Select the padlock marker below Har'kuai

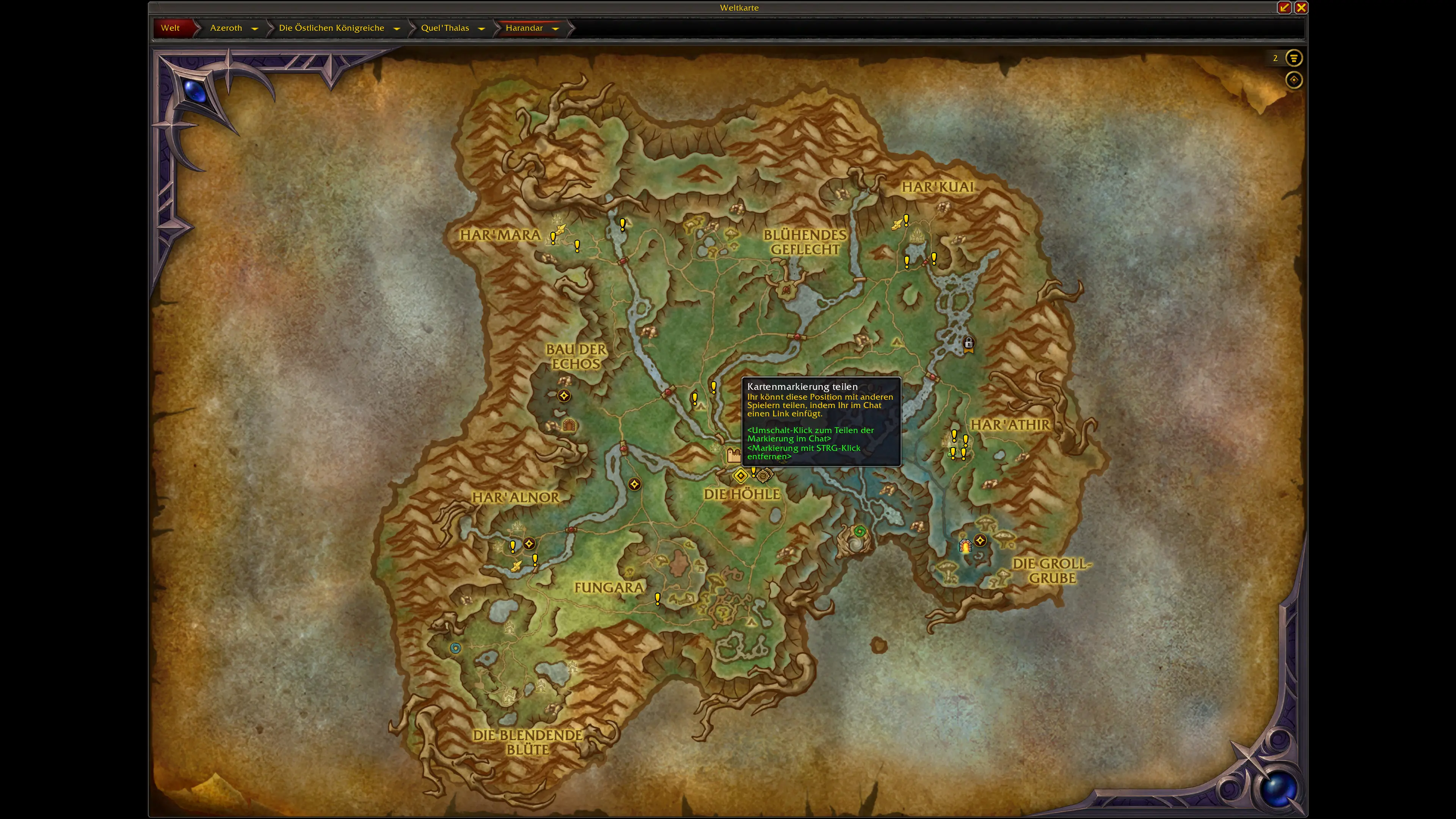pyautogui.click(x=968, y=344)
